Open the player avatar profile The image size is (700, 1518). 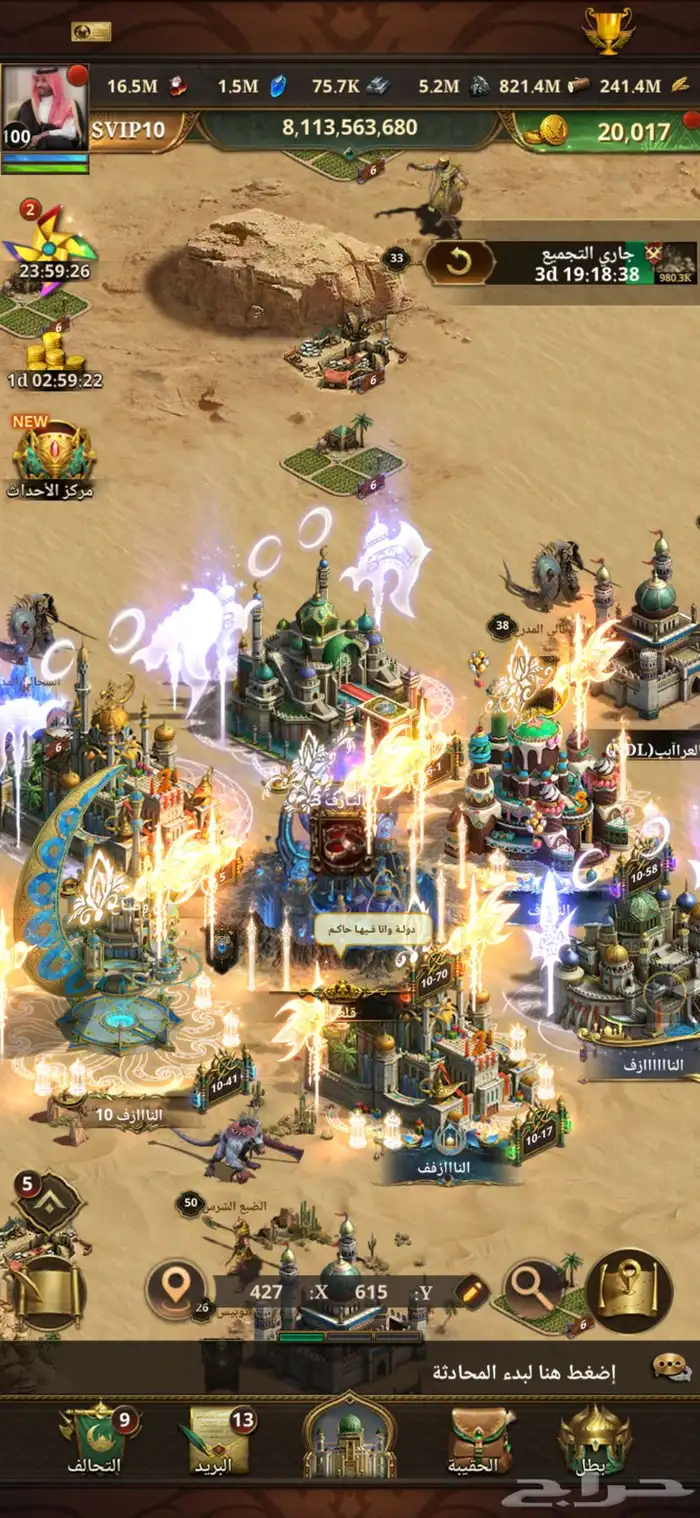click(x=45, y=108)
